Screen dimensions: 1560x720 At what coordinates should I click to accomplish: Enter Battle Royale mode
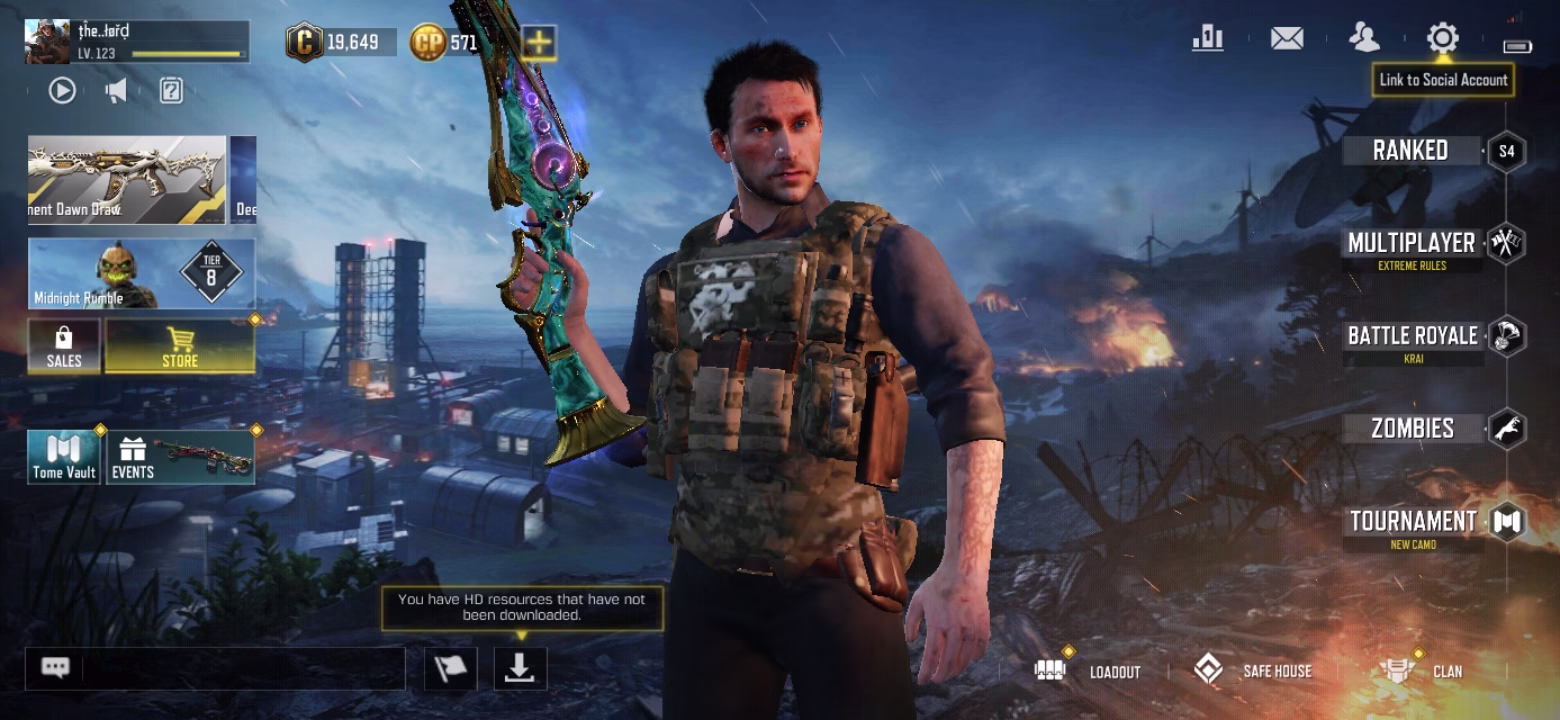(1412, 337)
